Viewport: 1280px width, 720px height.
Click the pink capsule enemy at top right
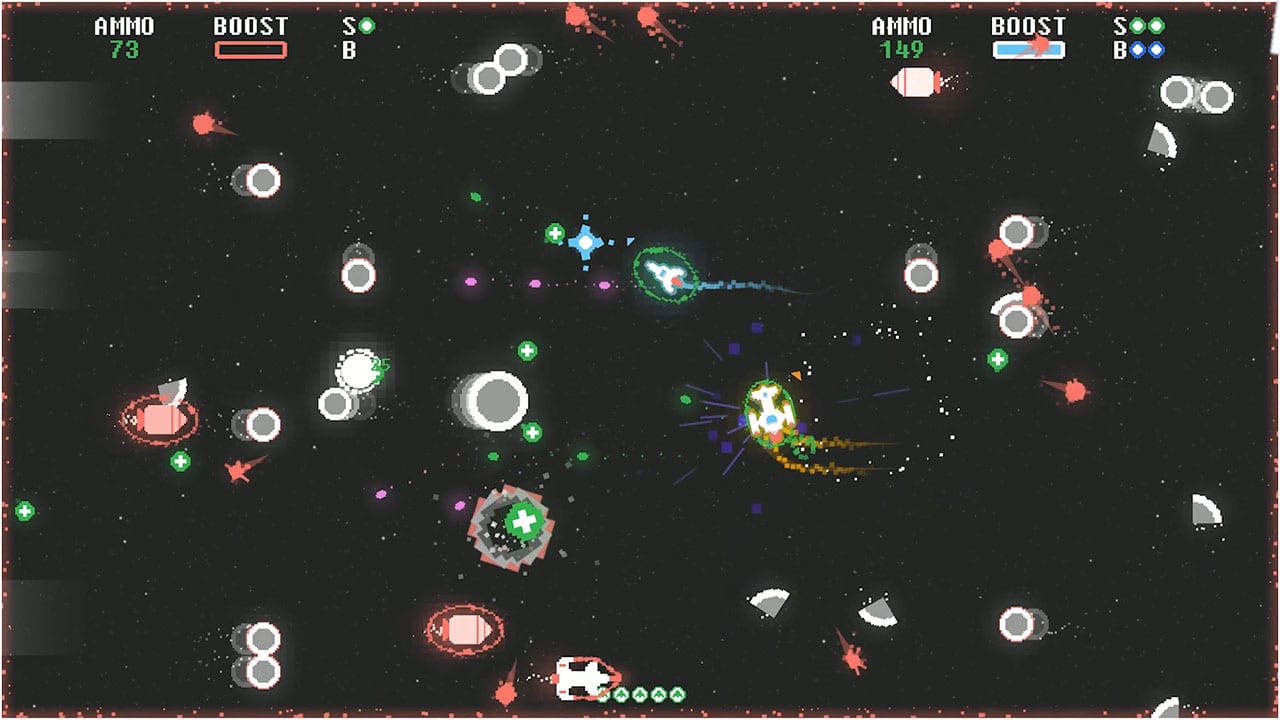tap(913, 84)
